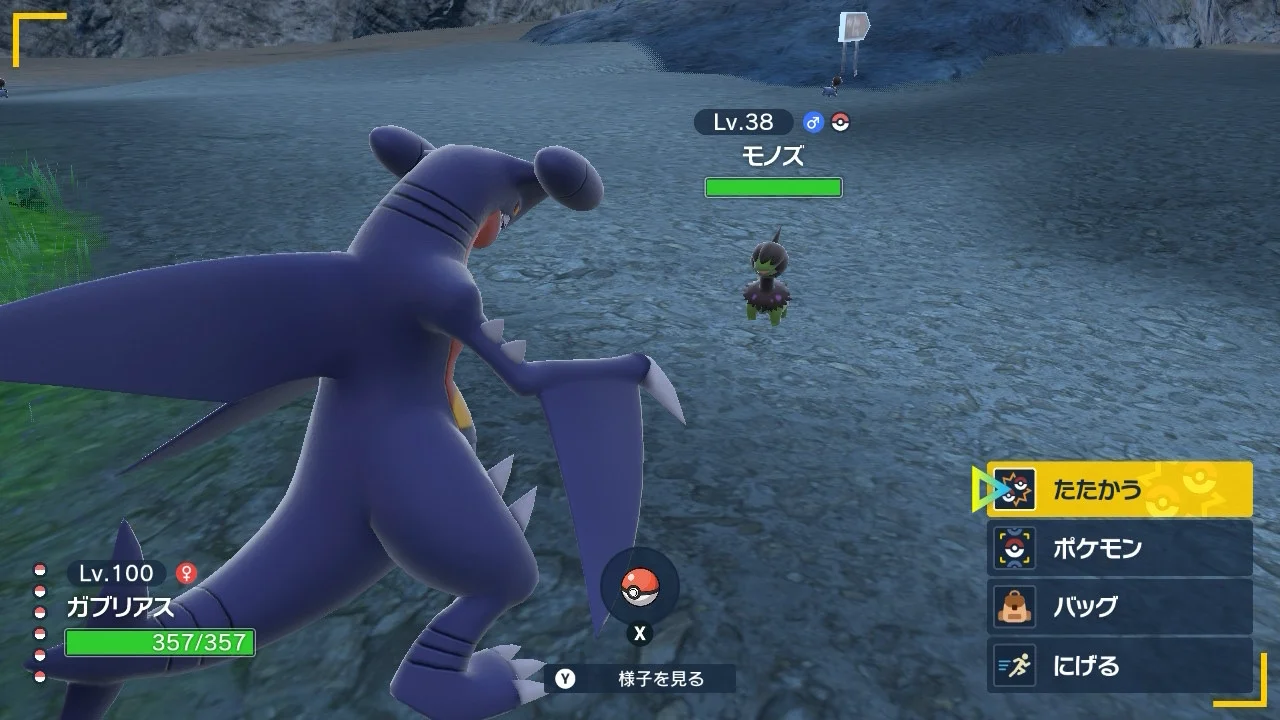Choose にげる to run away
The width and height of the screenshot is (1280, 720).
point(1119,665)
